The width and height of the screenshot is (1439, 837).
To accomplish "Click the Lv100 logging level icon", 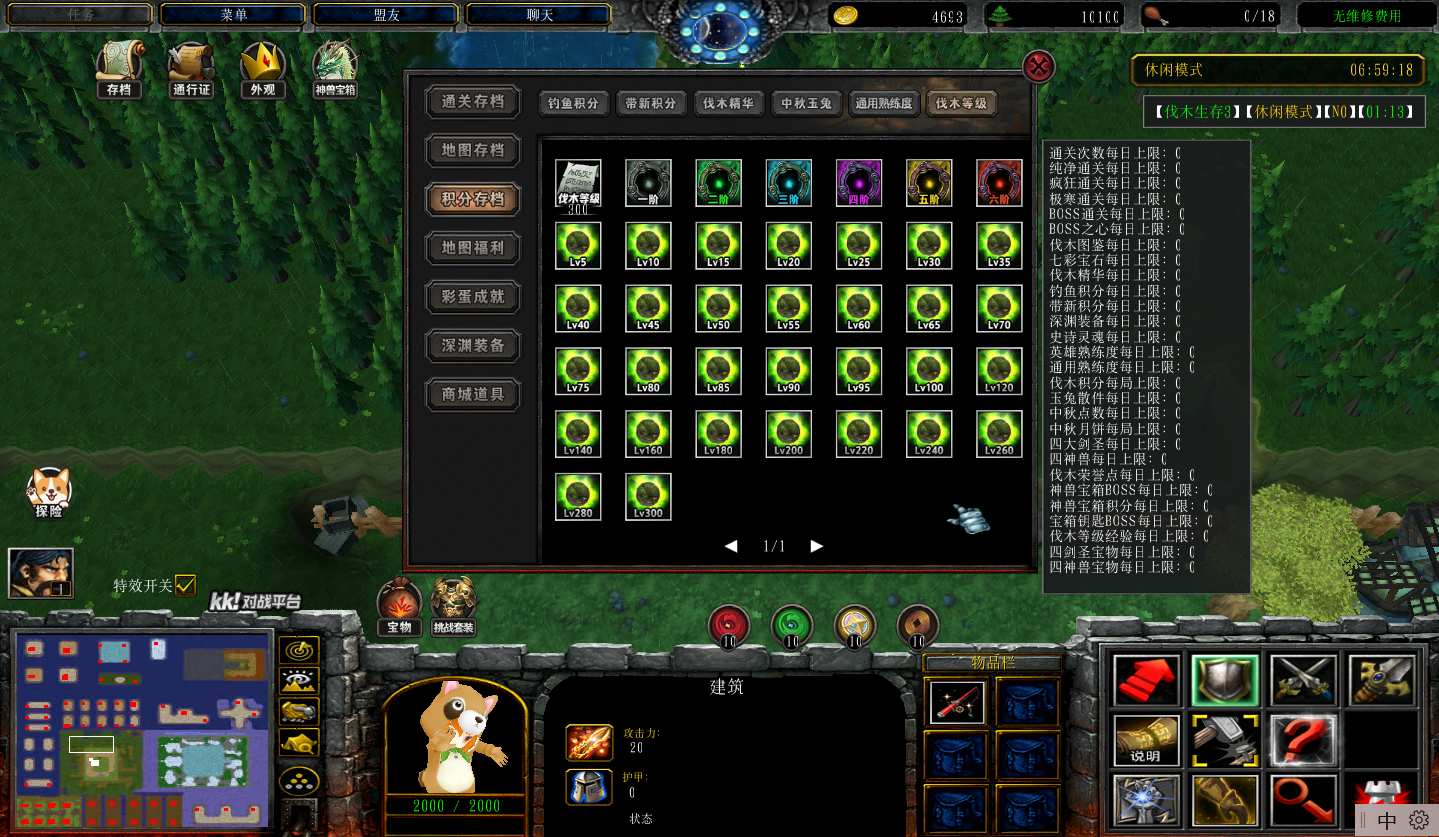I will 929,371.
